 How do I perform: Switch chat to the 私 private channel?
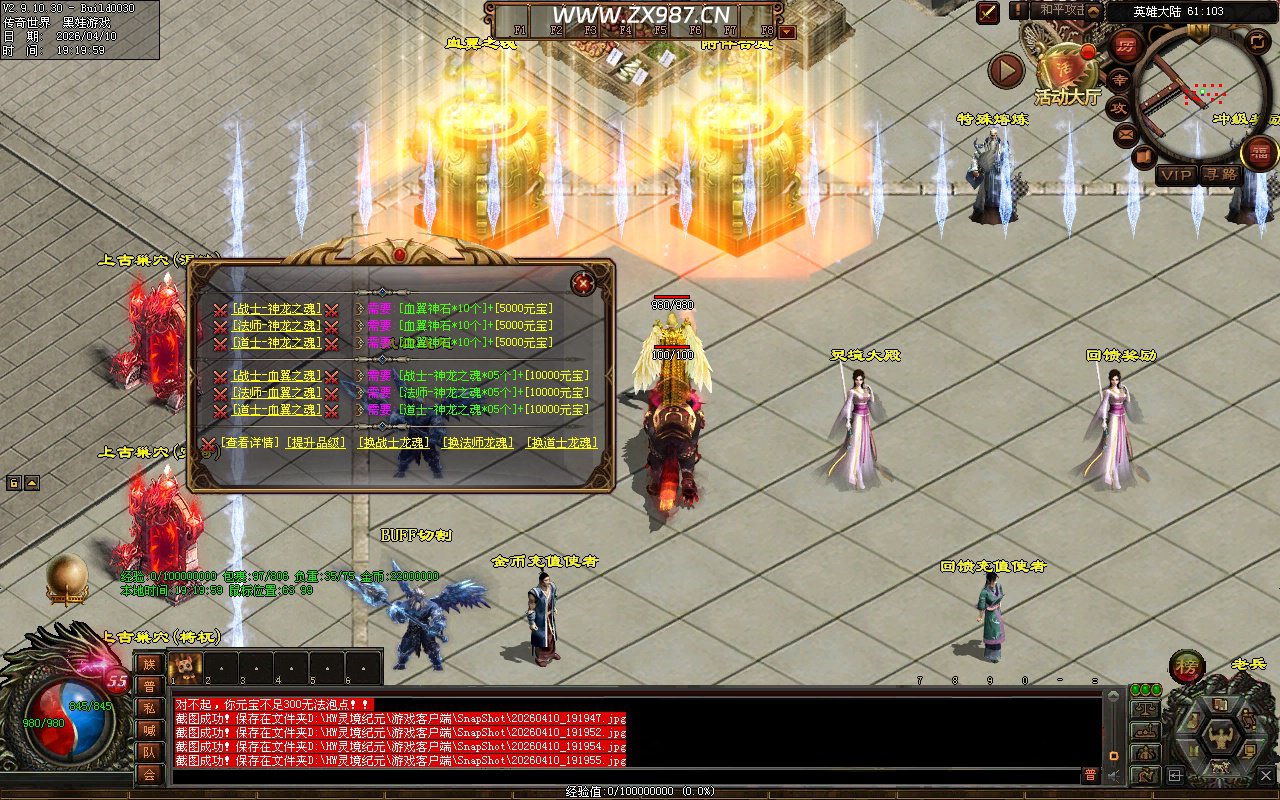pos(149,709)
